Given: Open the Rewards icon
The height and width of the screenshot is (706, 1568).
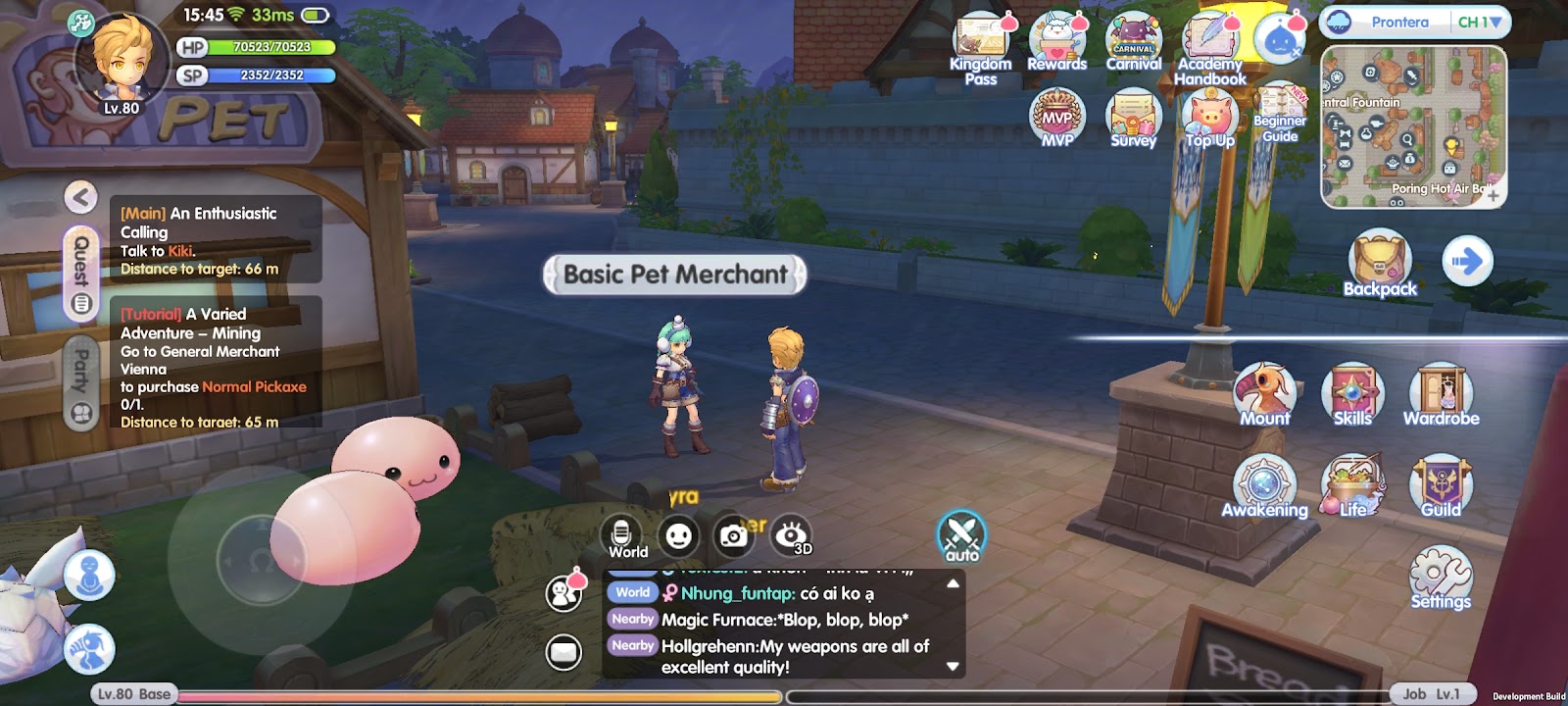Looking at the screenshot, I should (1056, 43).
